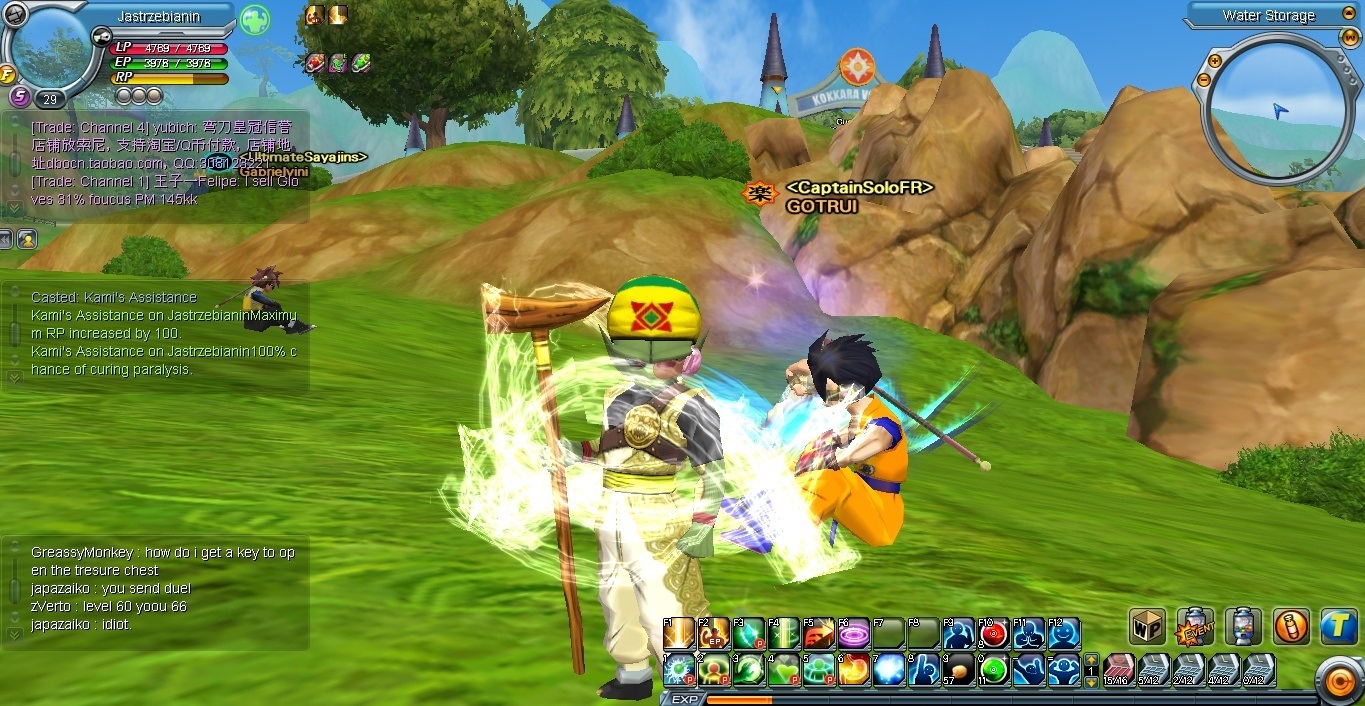This screenshot has height=706, width=1365.
Task: Open the orange Capsule Corp main menu
Action: (1338, 681)
